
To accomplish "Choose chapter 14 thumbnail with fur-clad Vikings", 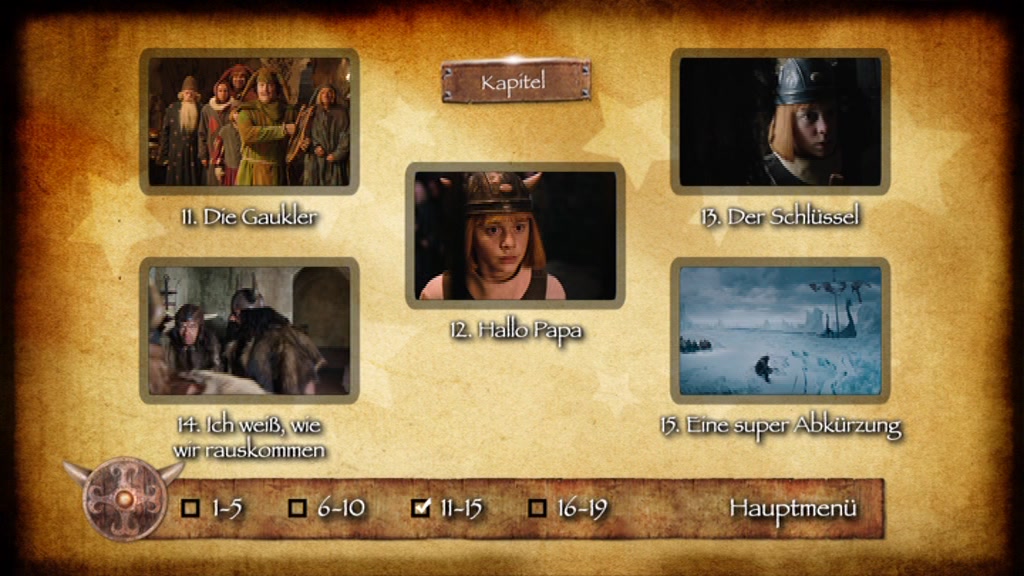I will pos(249,330).
